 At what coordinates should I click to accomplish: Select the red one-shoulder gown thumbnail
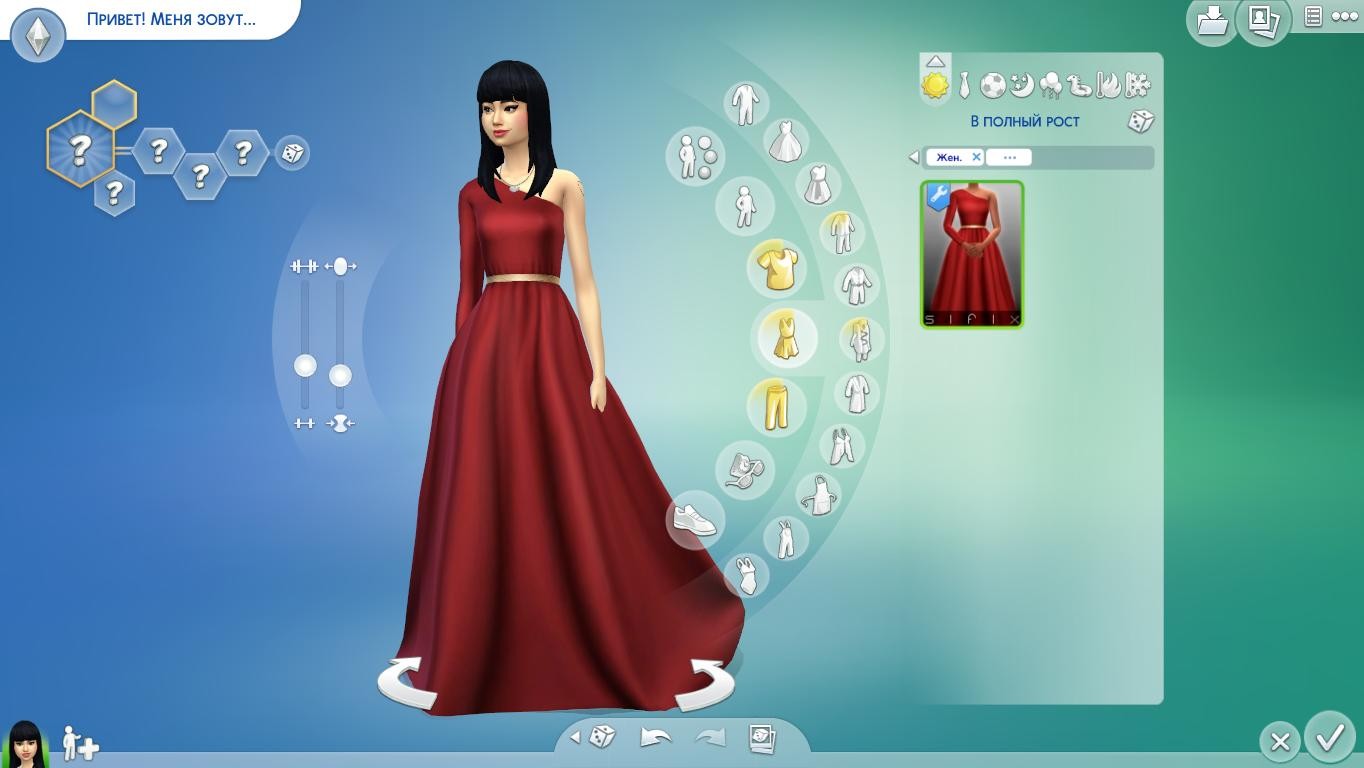pyautogui.click(x=972, y=254)
